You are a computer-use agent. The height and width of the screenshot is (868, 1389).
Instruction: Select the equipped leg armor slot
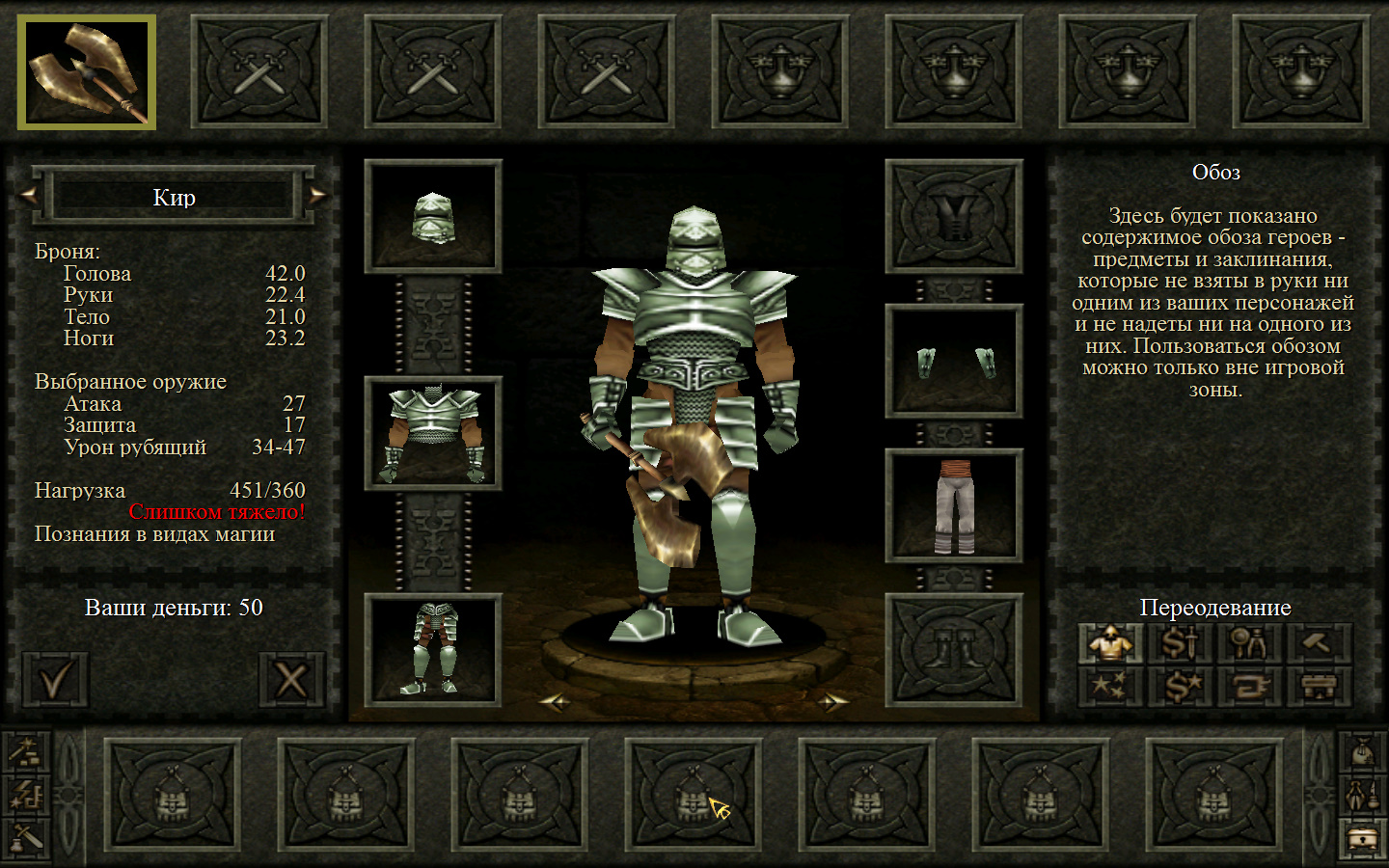[433, 650]
